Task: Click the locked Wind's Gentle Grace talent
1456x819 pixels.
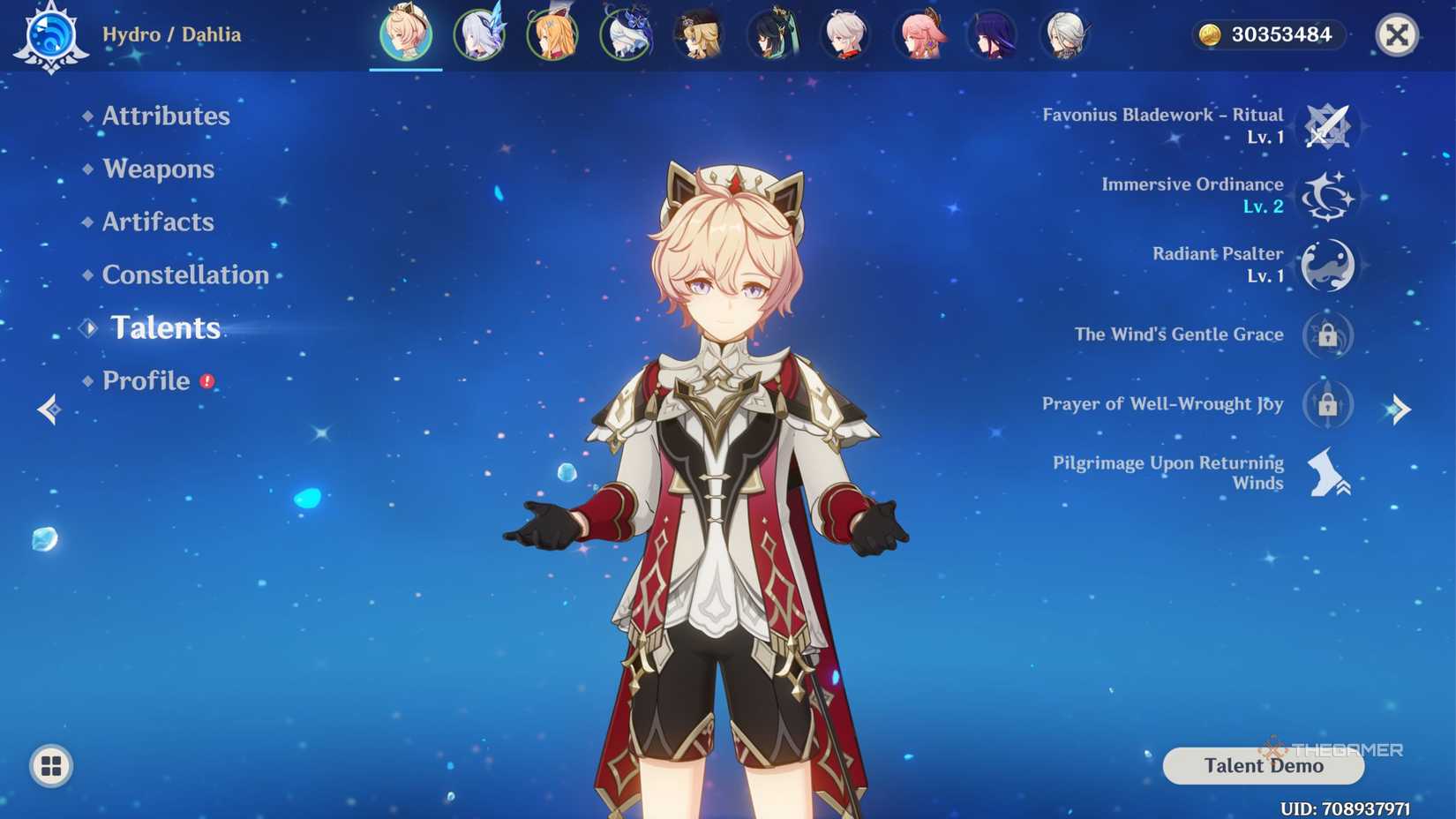Action: [1326, 334]
